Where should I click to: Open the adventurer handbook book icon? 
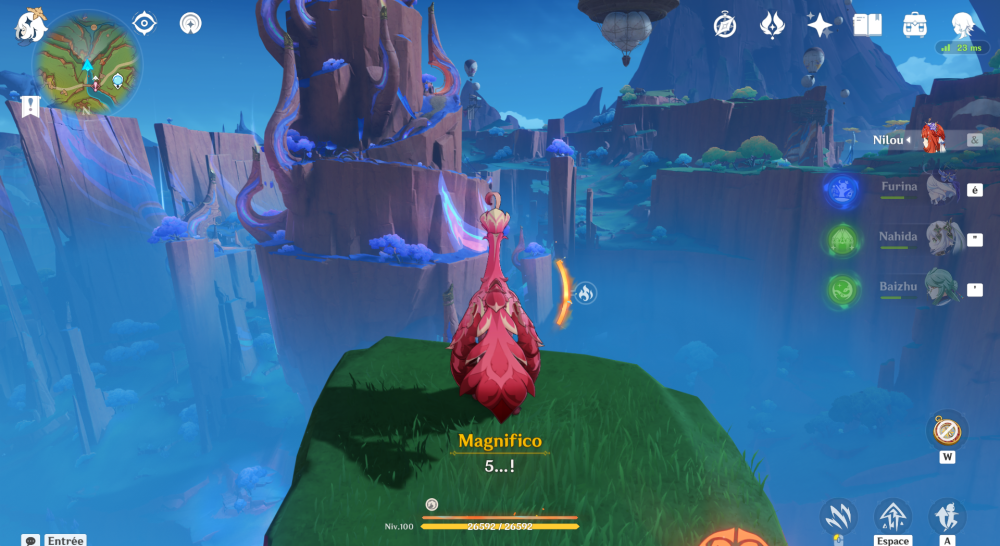(x=867, y=25)
